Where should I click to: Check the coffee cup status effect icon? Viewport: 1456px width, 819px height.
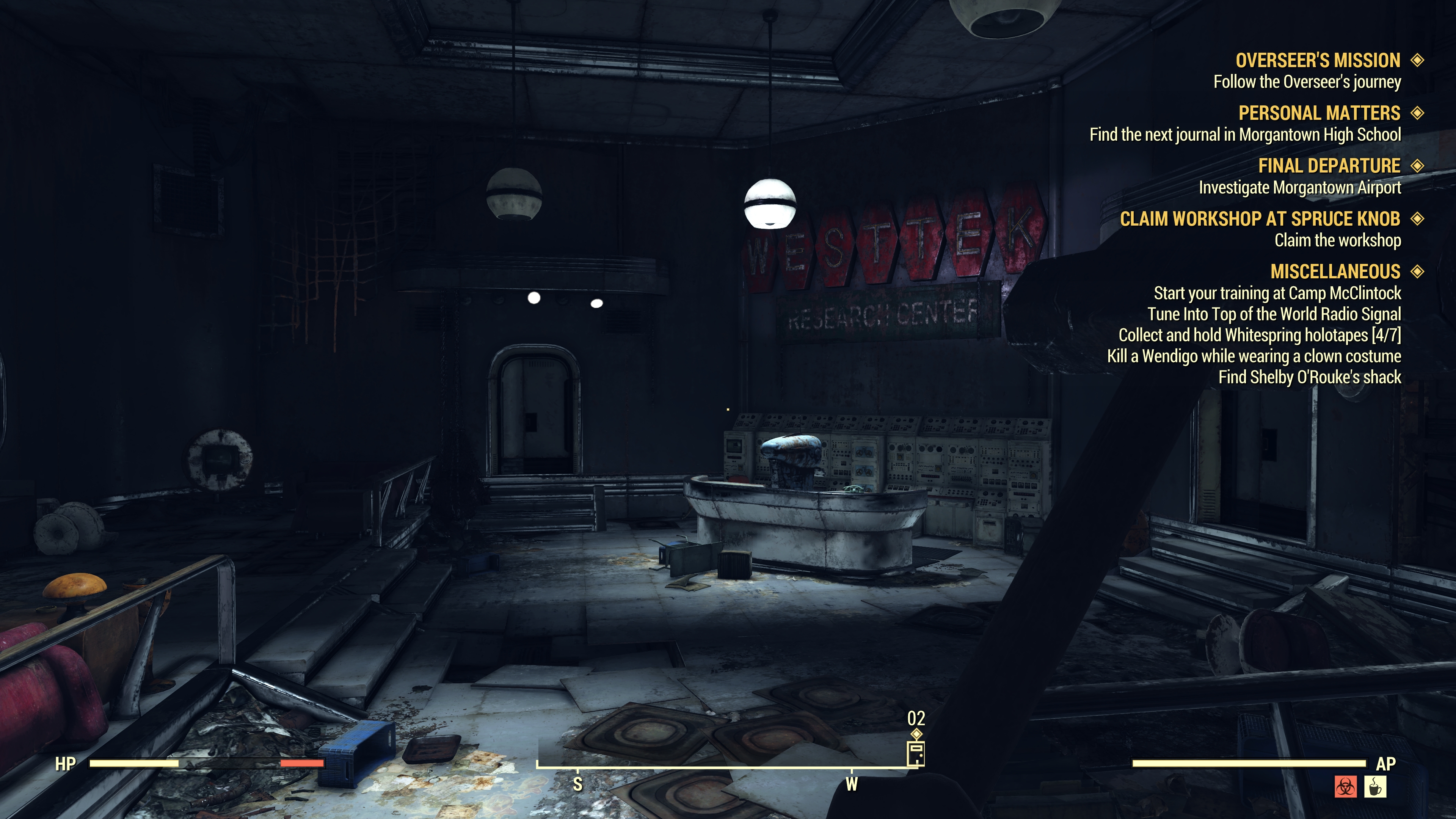1375,787
